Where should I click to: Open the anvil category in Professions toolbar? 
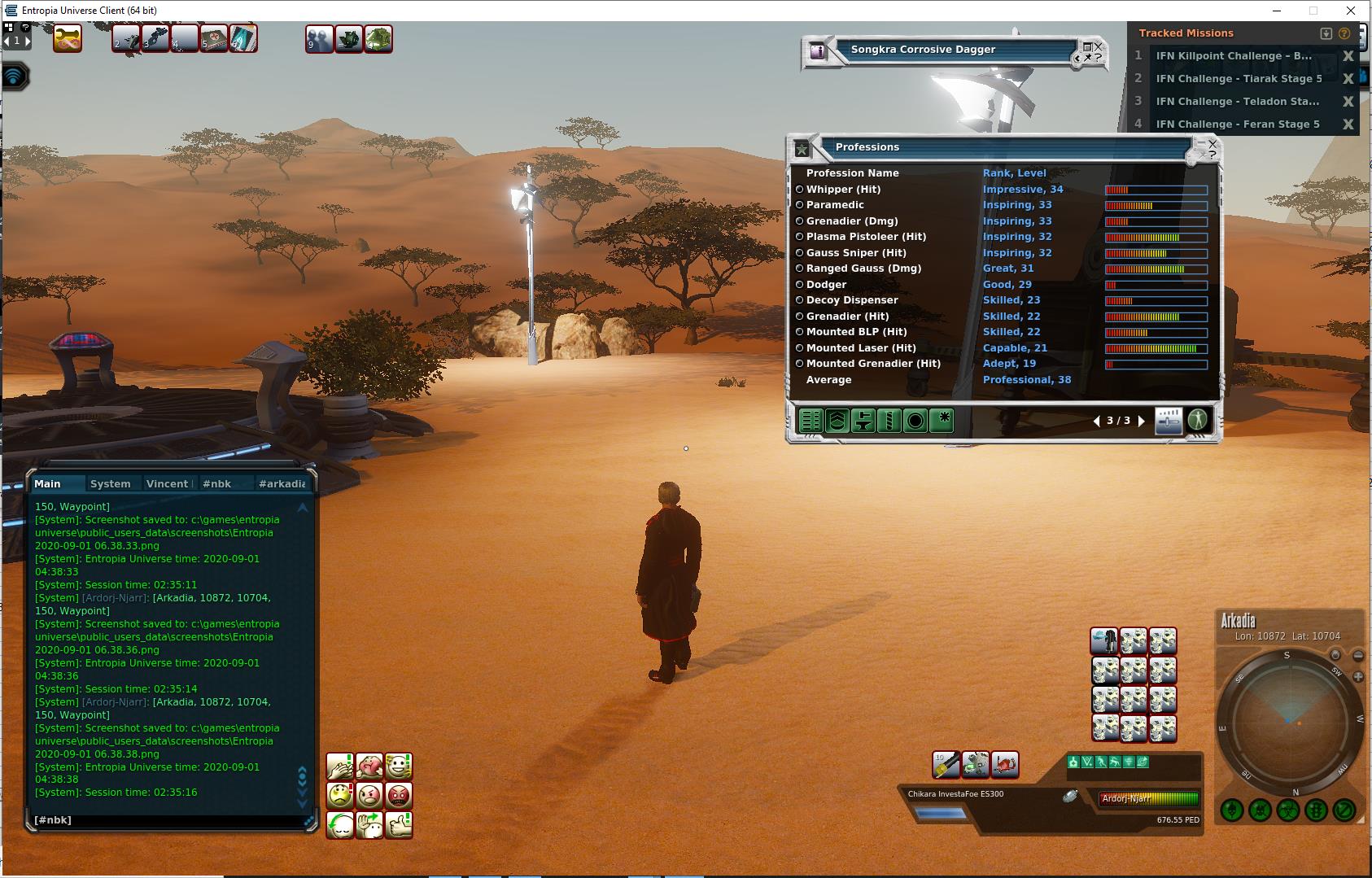pos(863,421)
